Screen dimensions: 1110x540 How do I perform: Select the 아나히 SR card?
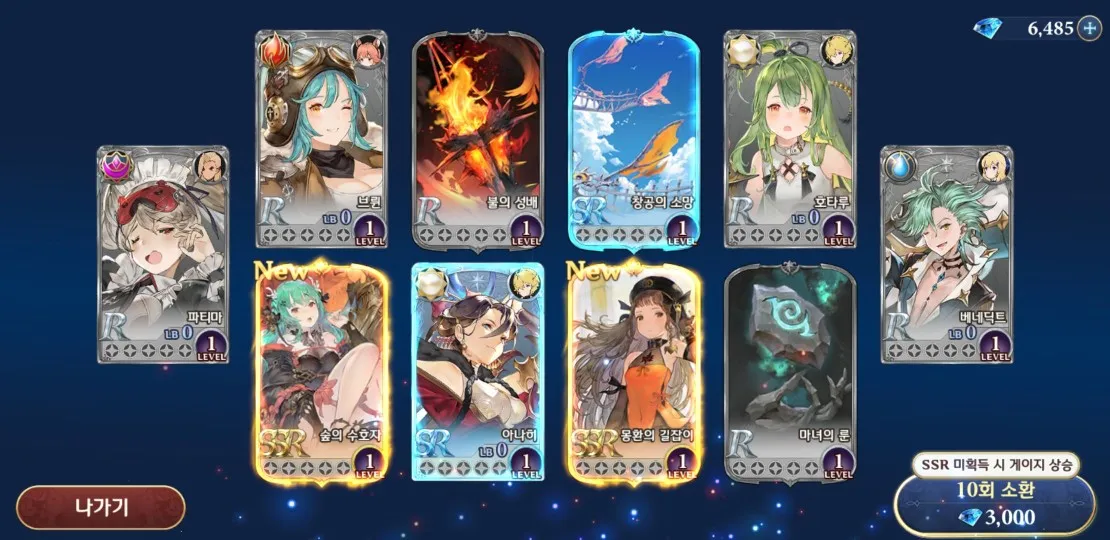coord(478,372)
